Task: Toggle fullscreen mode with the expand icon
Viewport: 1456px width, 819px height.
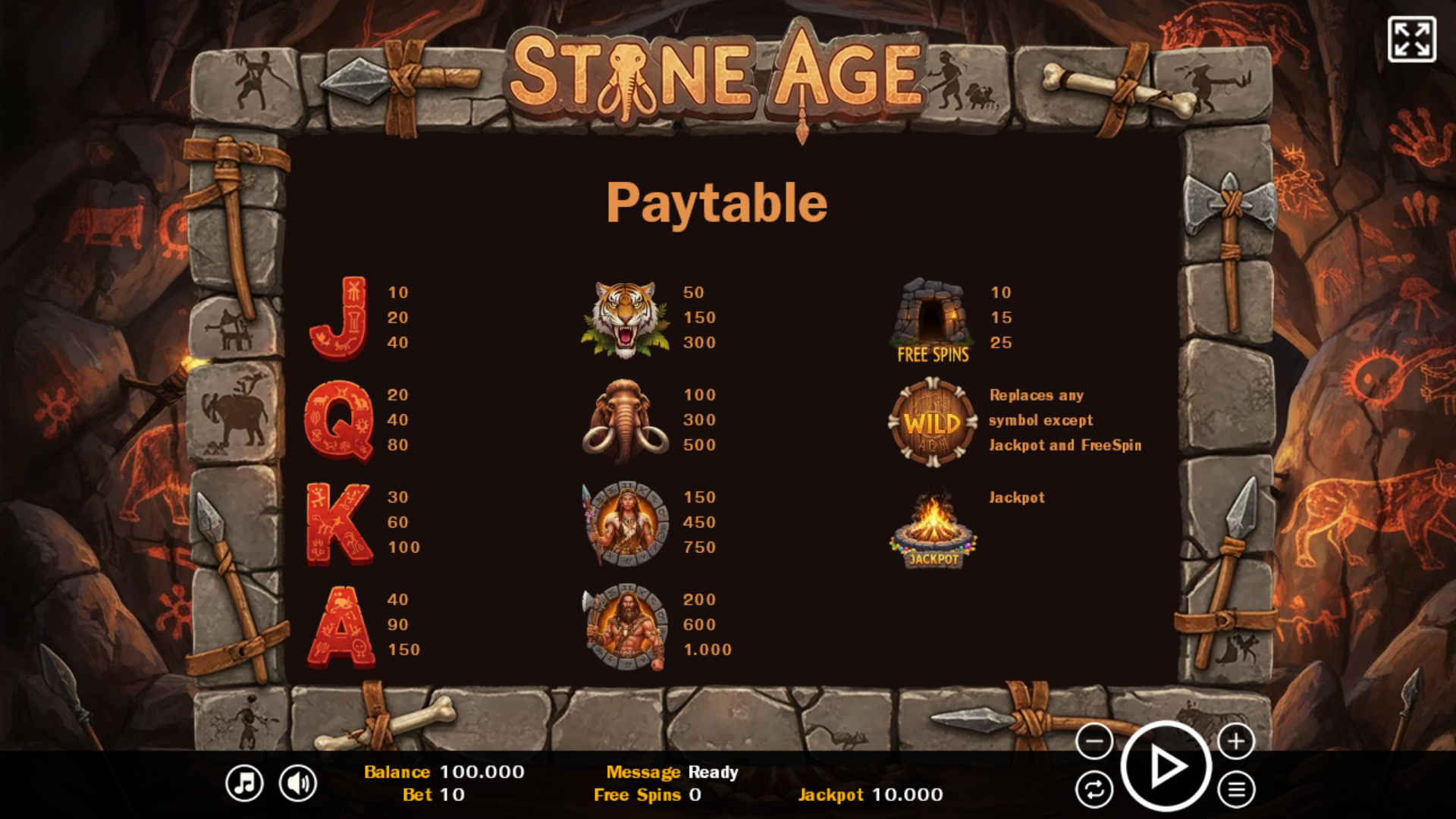Action: [1411, 39]
